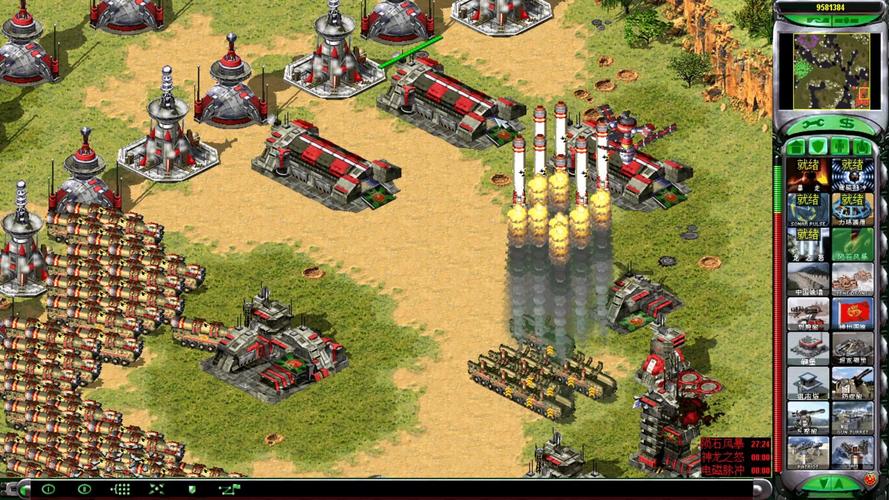Select the ready force shield superweapon icon
The height and width of the screenshot is (500, 889).
tap(852, 209)
